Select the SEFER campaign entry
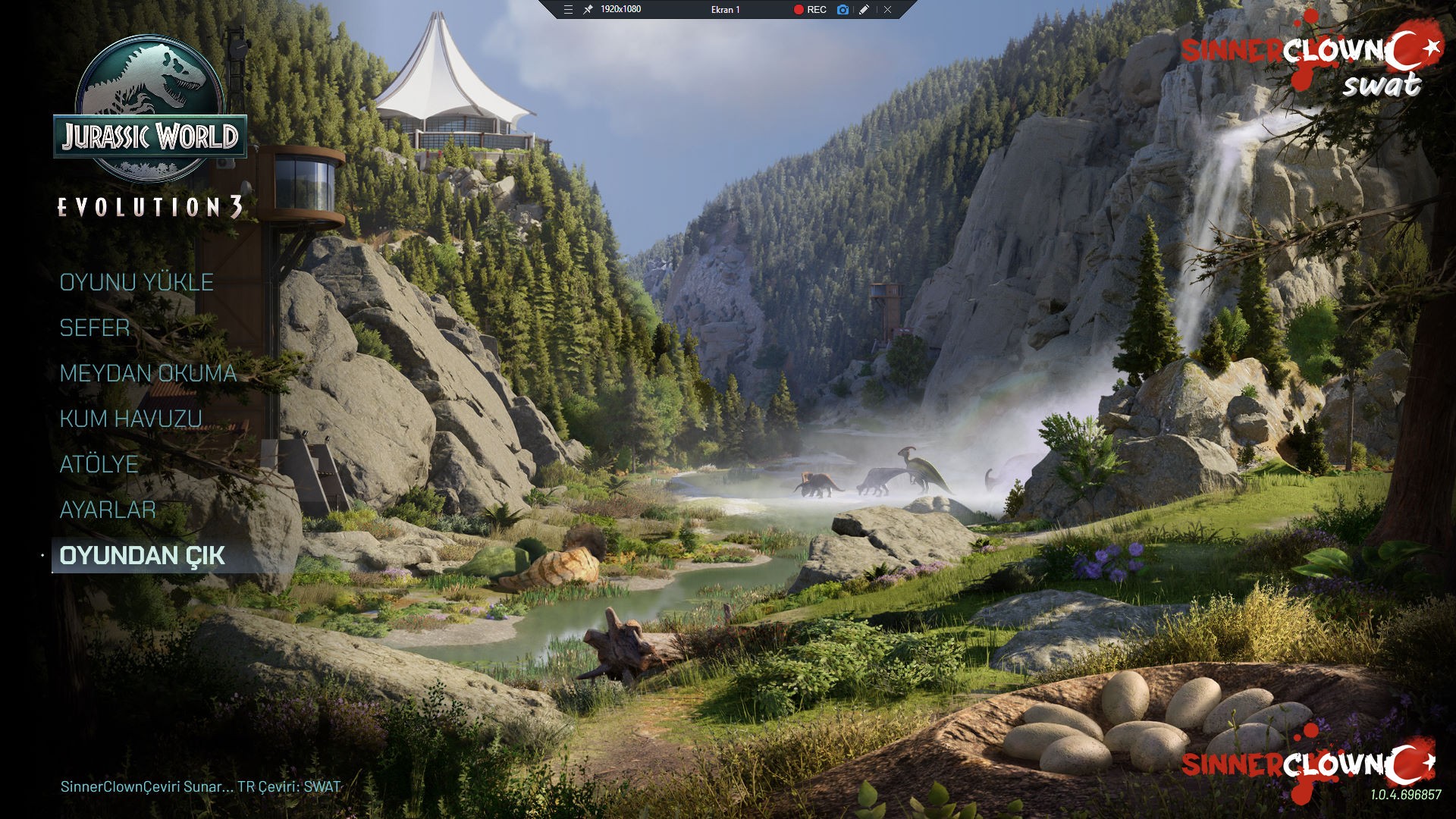 [x=95, y=328]
